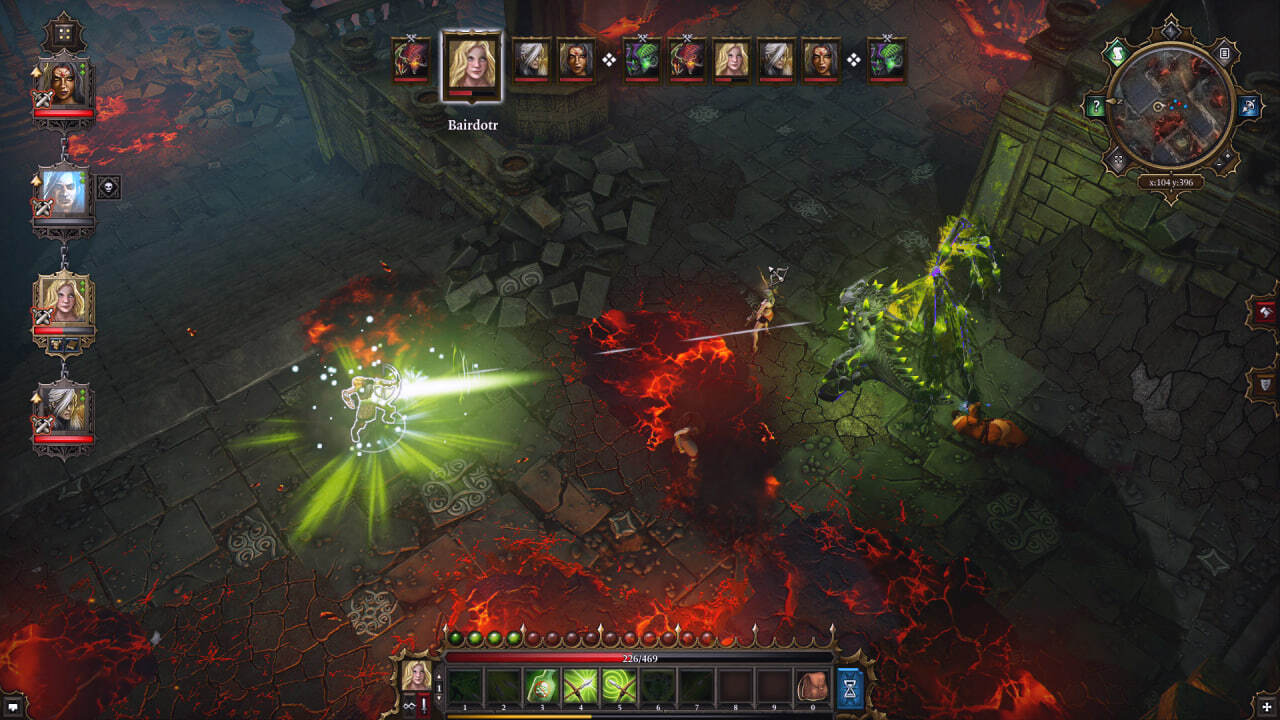This screenshot has height=720, width=1280.
Task: Open the green scroll icon beside the minimap
Action: (1117, 52)
